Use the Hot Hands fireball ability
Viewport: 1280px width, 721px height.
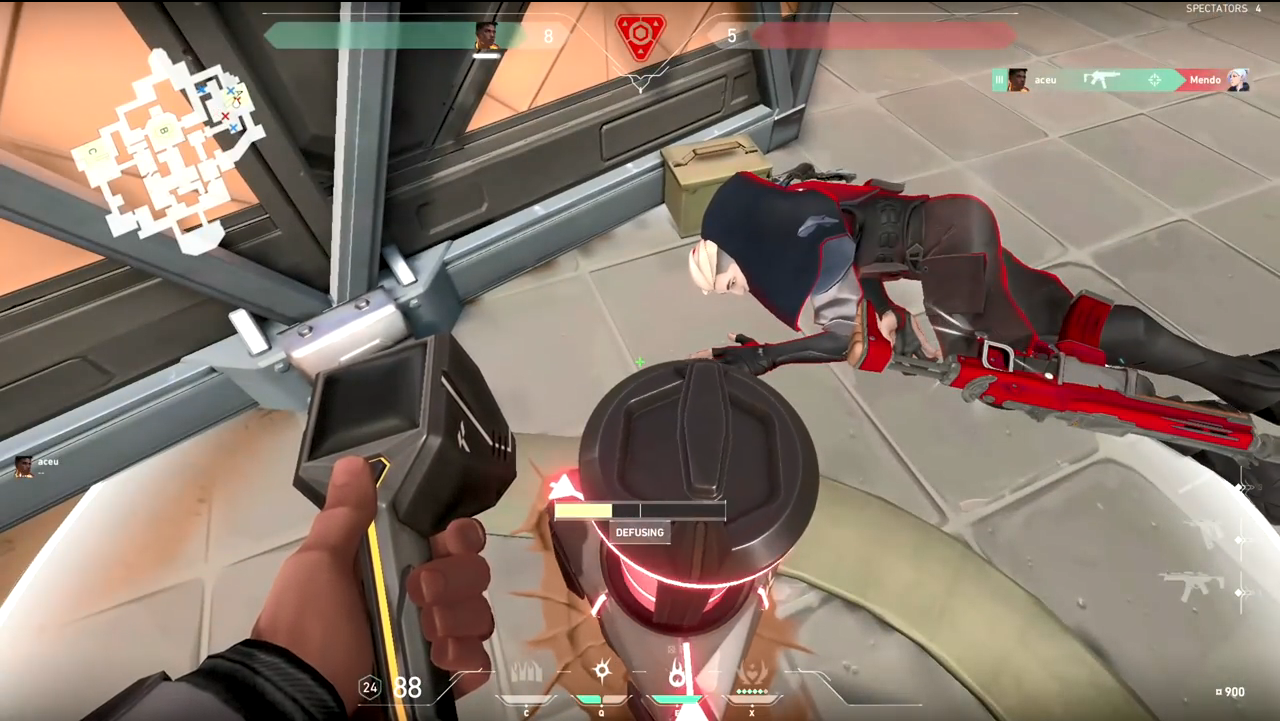point(677,673)
